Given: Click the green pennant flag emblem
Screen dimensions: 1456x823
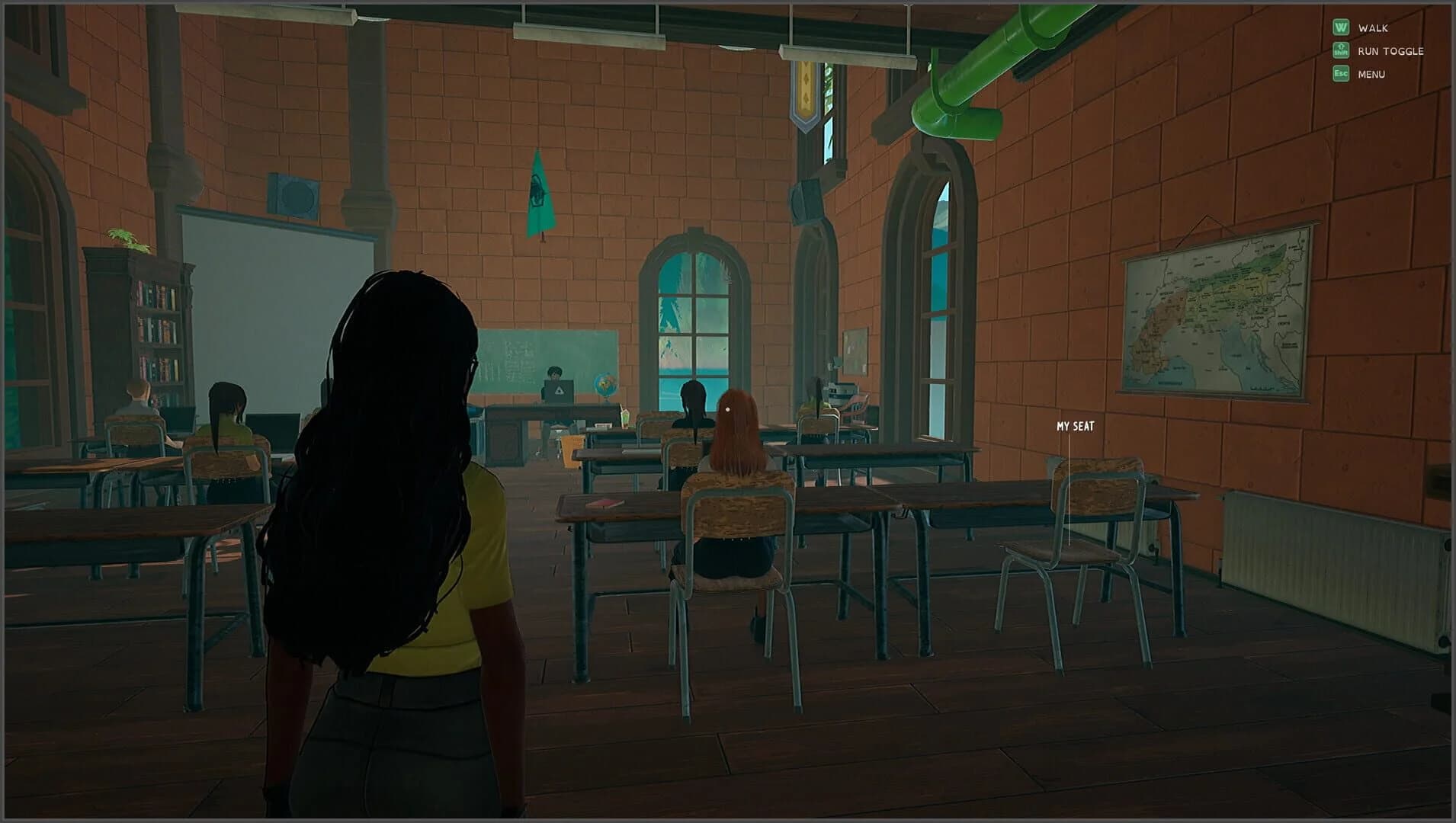Looking at the screenshot, I should click(537, 191).
